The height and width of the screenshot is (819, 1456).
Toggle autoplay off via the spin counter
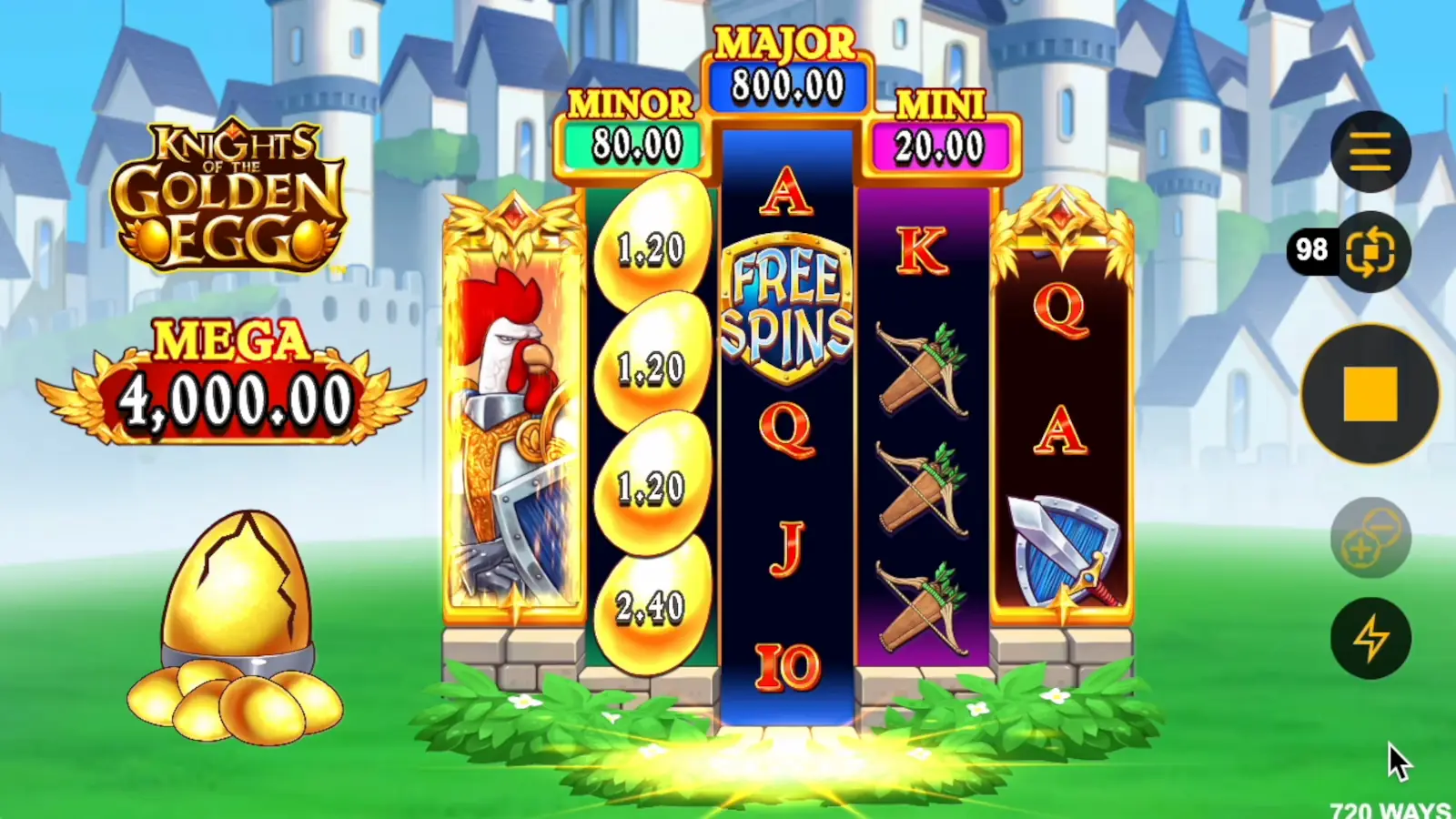[1314, 249]
